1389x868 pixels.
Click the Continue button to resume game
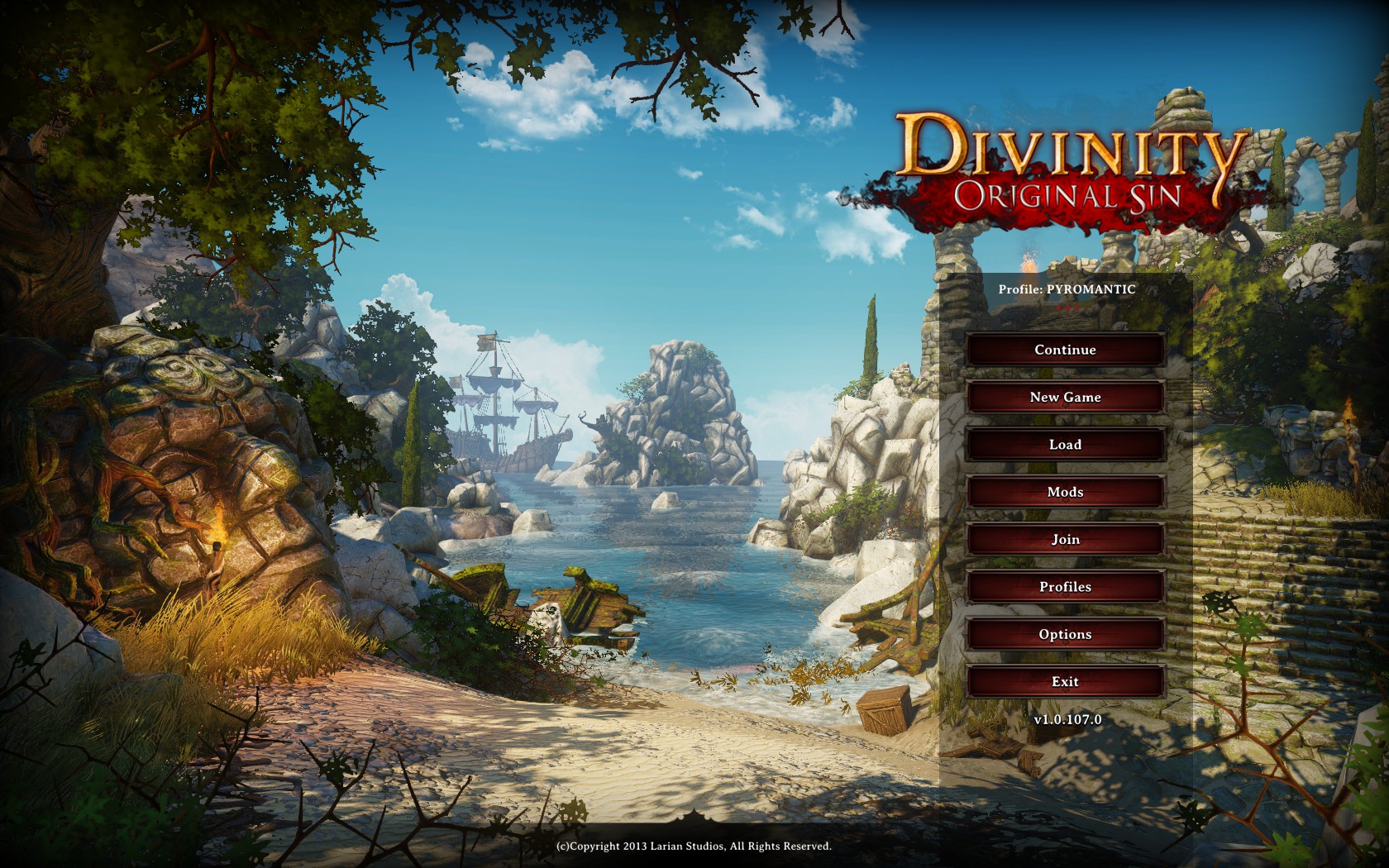[x=1067, y=350]
